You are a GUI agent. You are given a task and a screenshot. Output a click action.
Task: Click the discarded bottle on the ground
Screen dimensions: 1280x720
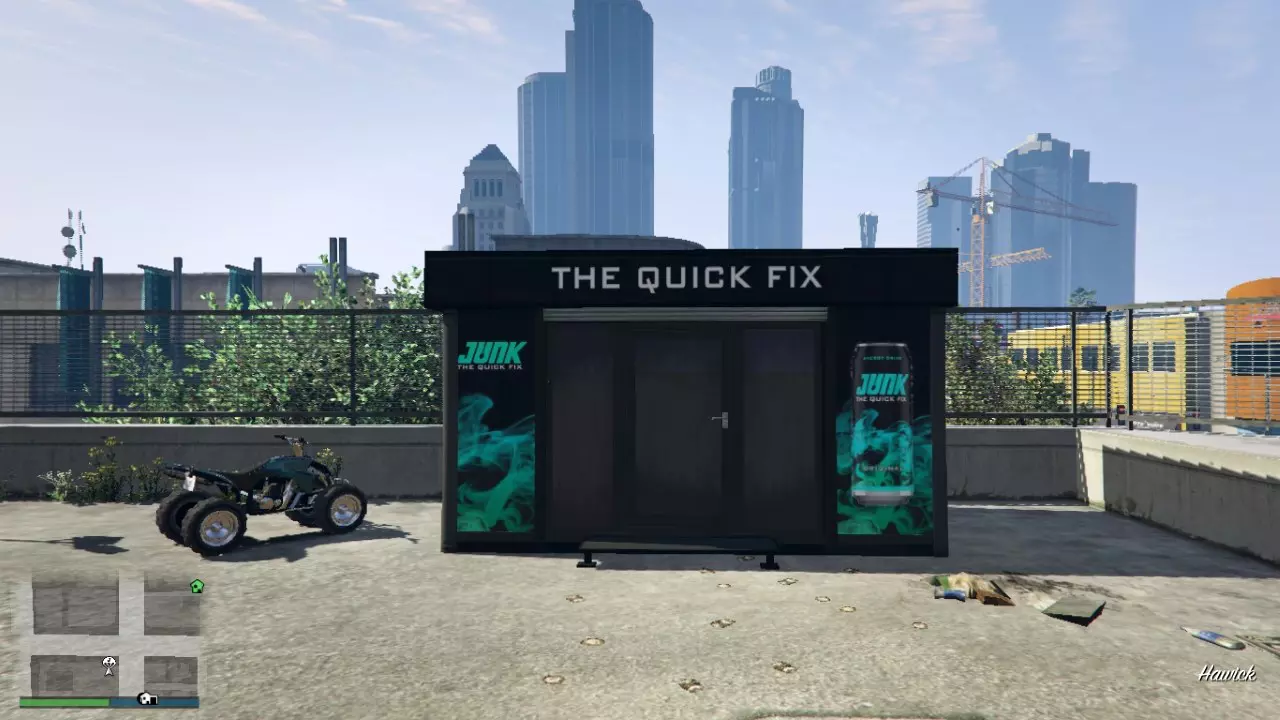click(1212, 640)
